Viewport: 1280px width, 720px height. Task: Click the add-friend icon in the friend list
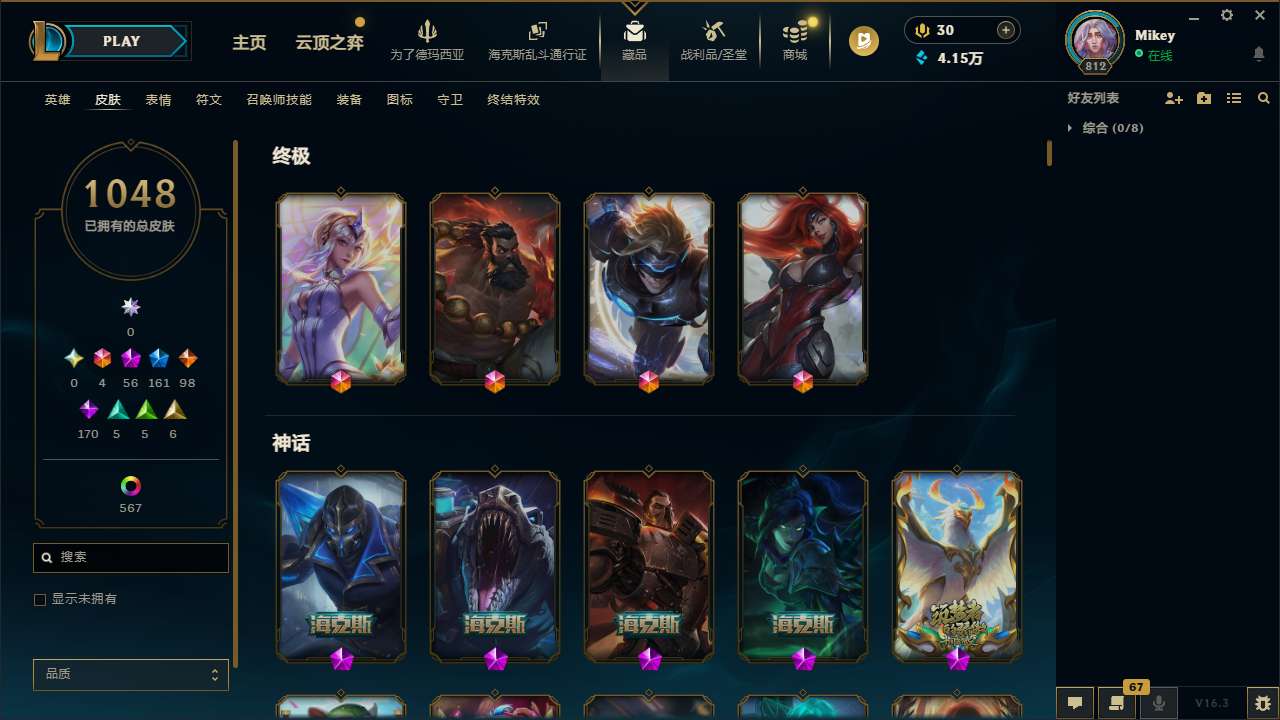coord(1174,98)
